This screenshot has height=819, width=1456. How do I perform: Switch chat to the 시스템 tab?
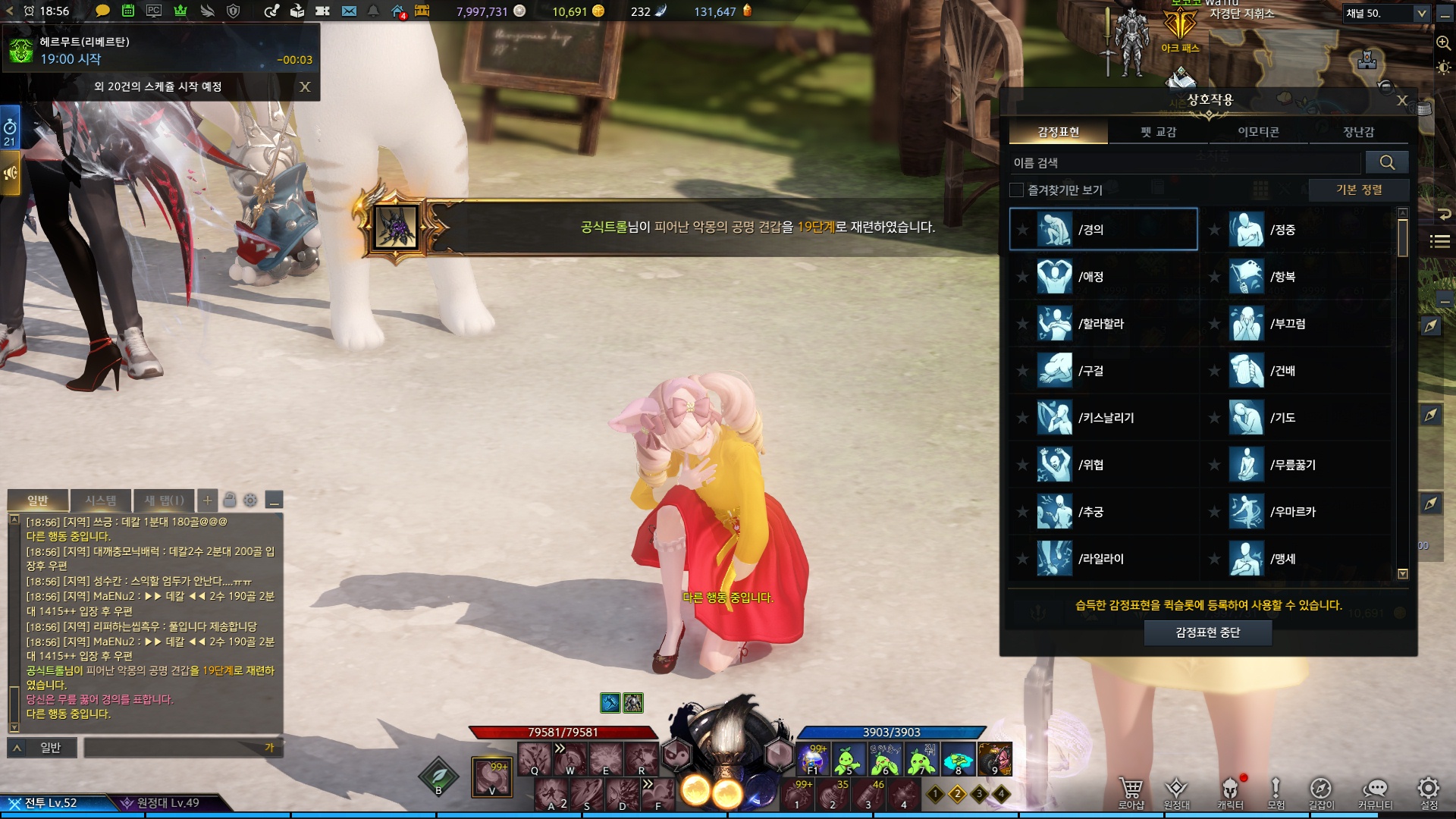click(100, 500)
